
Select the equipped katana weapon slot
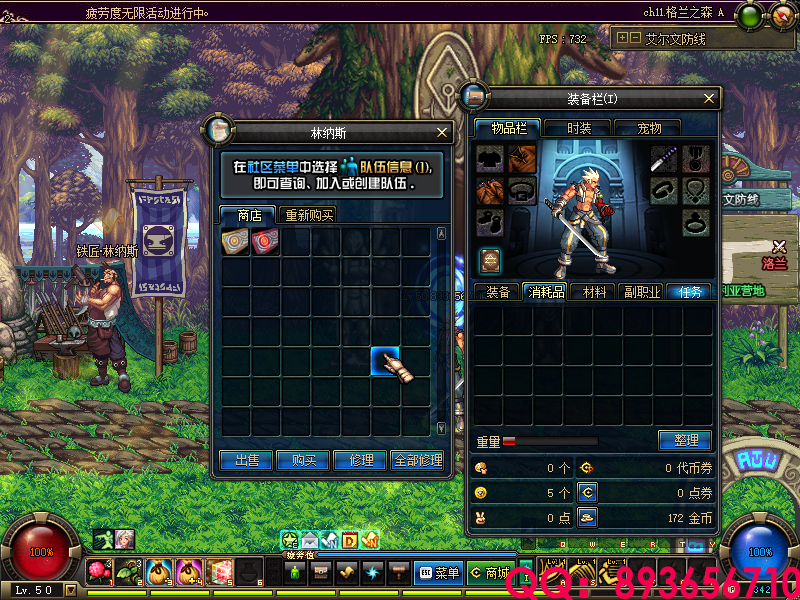click(x=665, y=159)
